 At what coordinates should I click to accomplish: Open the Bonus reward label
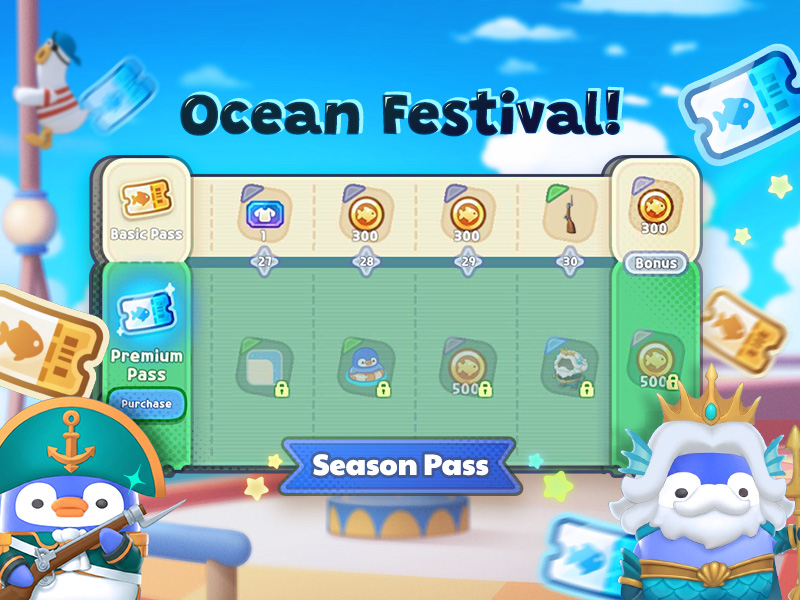tap(655, 264)
